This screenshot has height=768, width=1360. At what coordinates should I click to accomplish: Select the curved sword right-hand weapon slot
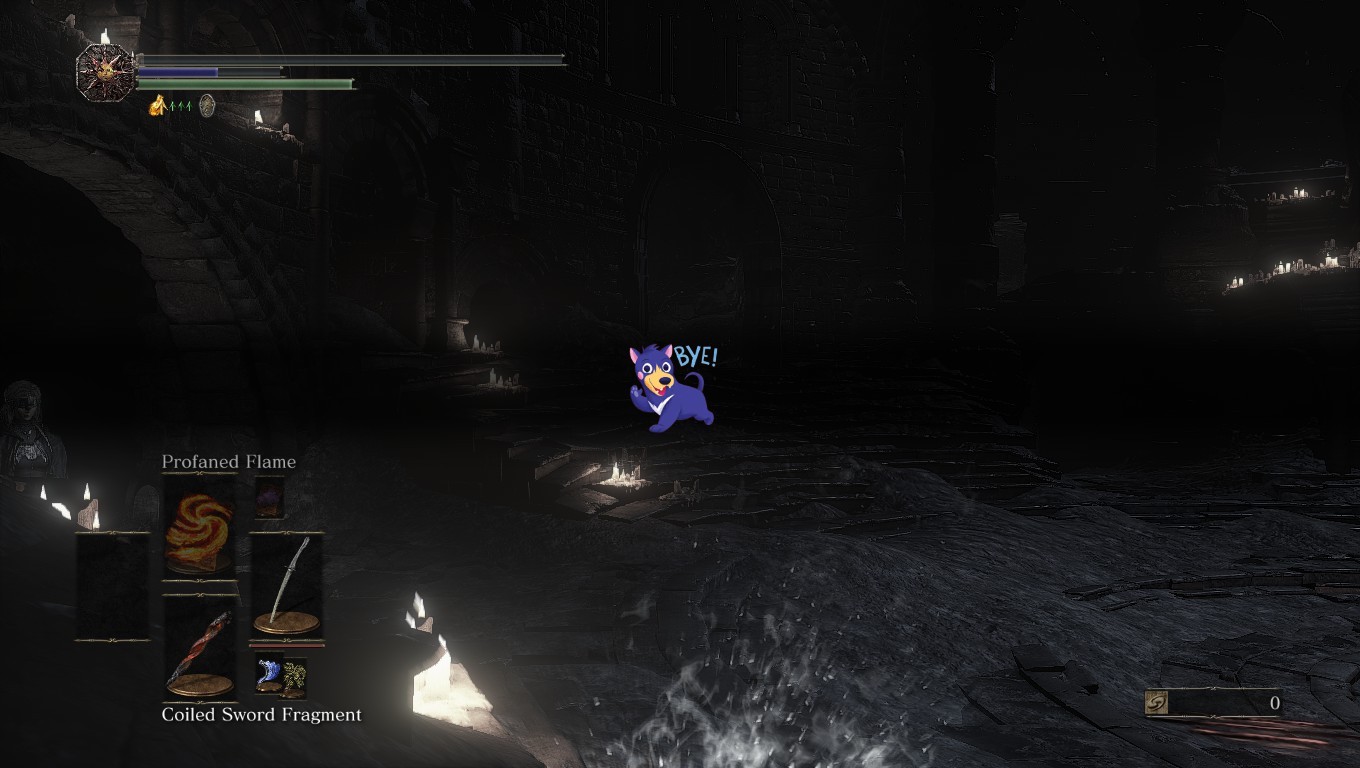pyautogui.click(x=286, y=588)
